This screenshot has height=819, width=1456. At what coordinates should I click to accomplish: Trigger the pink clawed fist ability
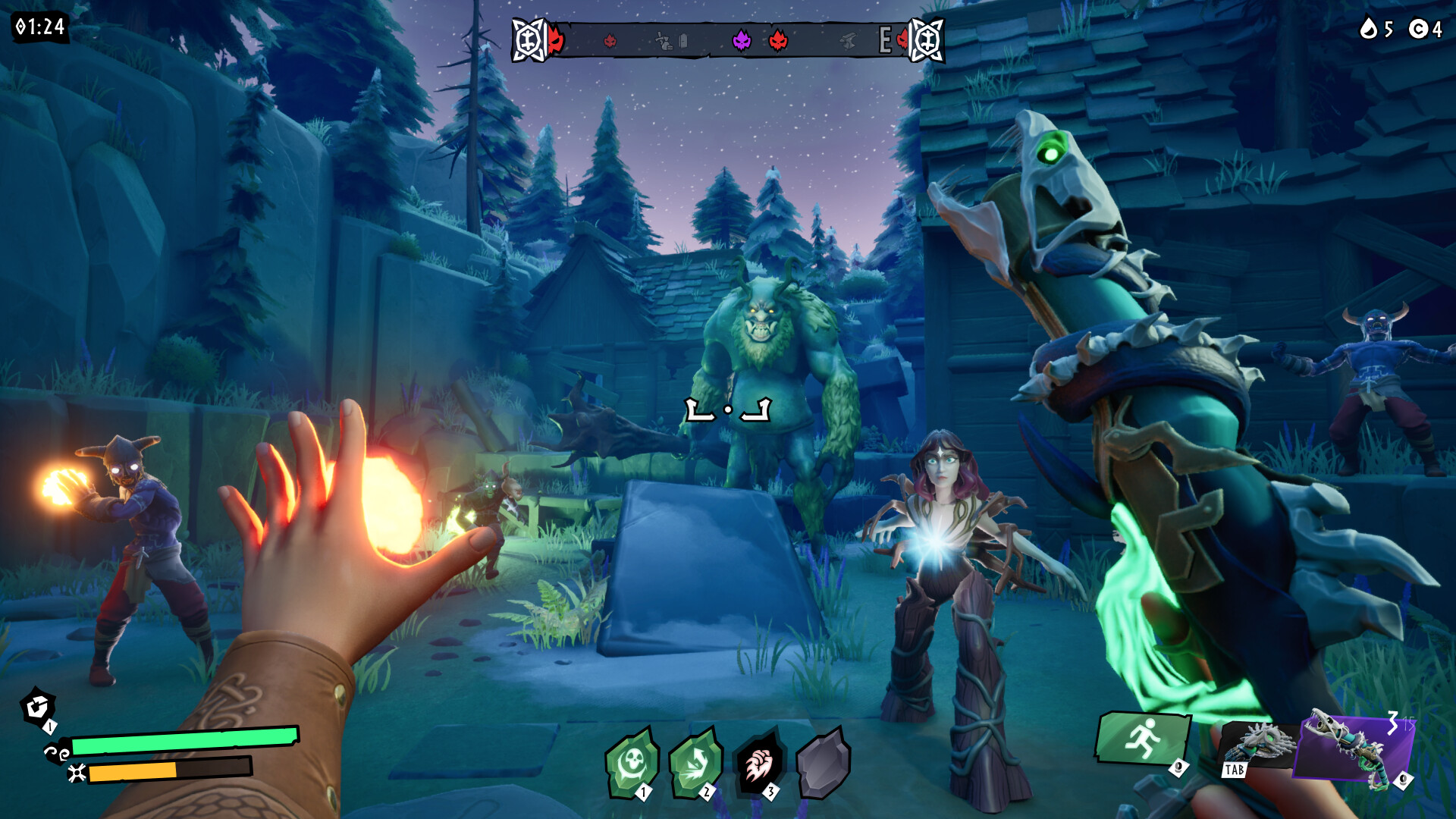(759, 763)
